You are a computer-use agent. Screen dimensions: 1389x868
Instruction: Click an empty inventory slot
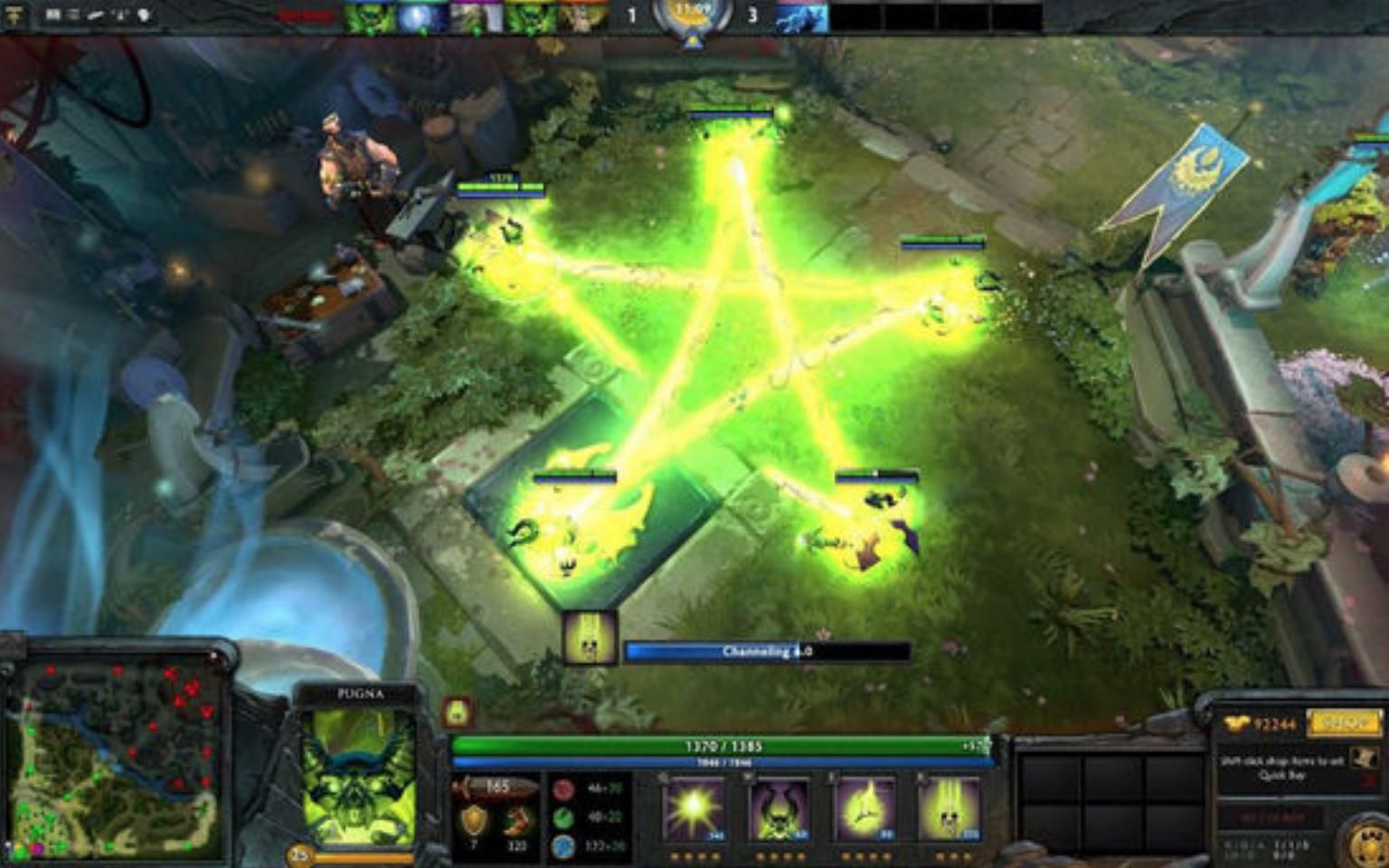click(x=1054, y=778)
